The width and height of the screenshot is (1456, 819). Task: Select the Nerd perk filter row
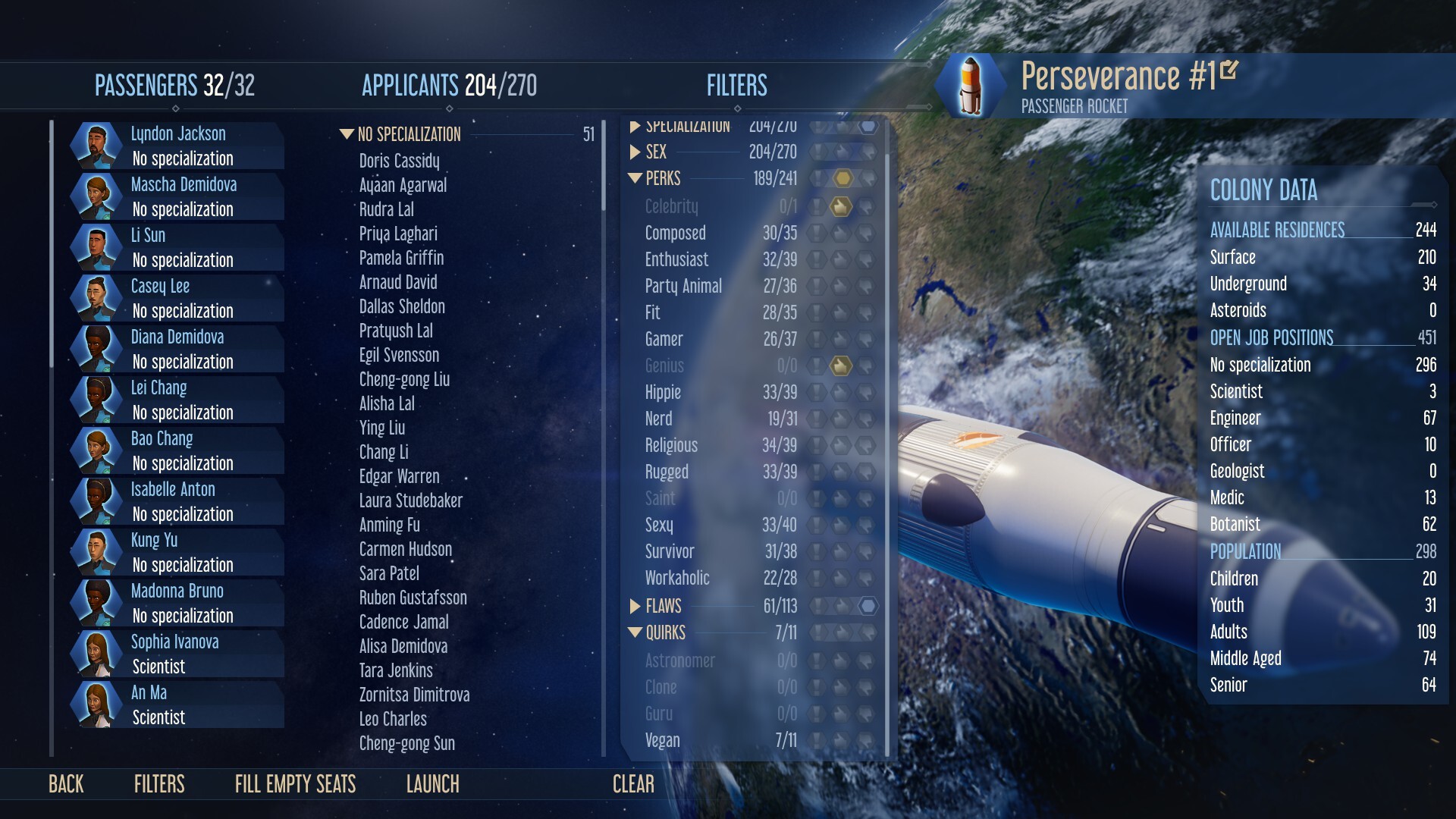[659, 419]
